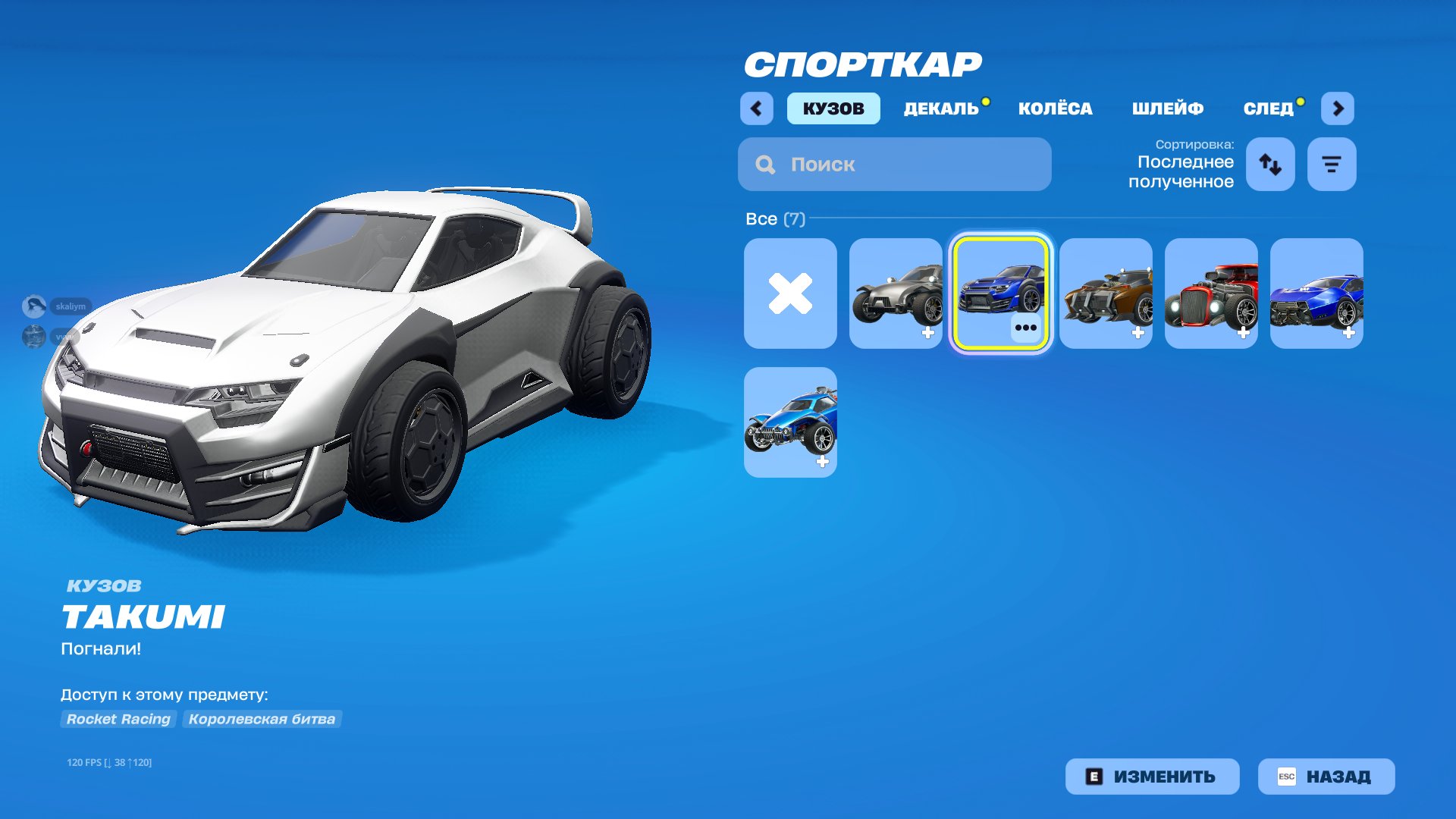Select the silver Octane car body thumbnail
Screen dimensions: 1456x819
point(896,295)
